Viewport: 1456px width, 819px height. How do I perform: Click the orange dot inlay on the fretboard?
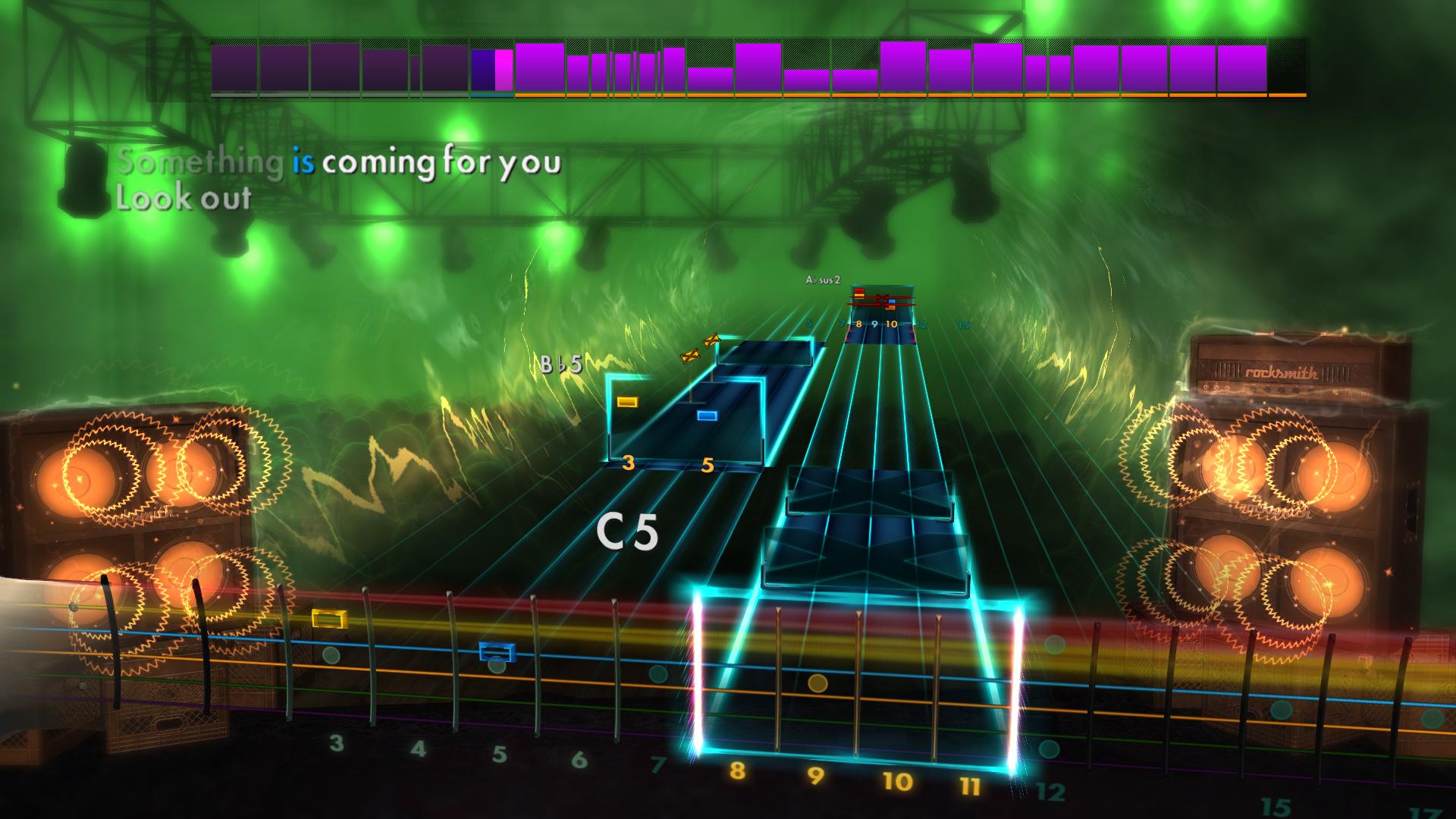[817, 683]
